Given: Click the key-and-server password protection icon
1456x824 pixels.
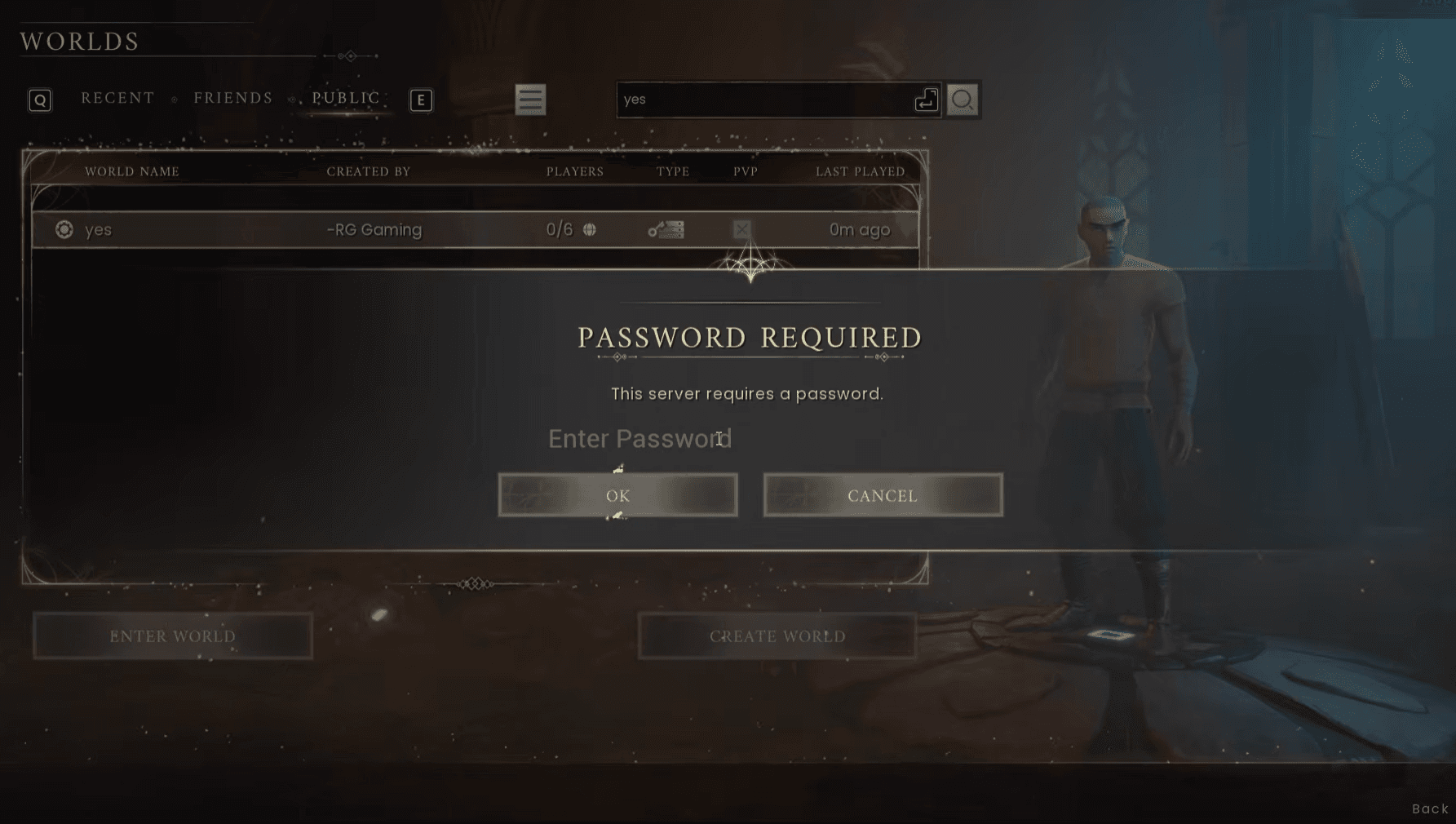Looking at the screenshot, I should [x=666, y=229].
